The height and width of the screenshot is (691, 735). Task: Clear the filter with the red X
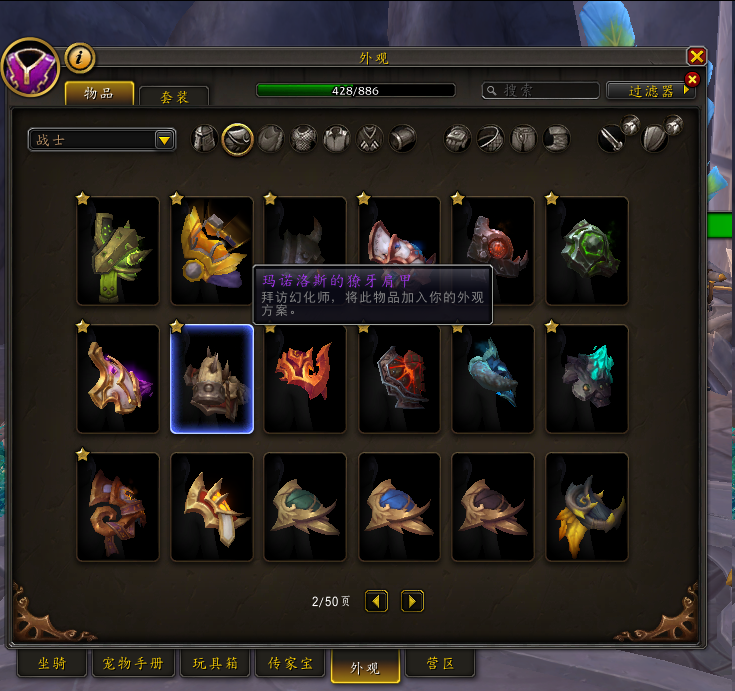(691, 79)
